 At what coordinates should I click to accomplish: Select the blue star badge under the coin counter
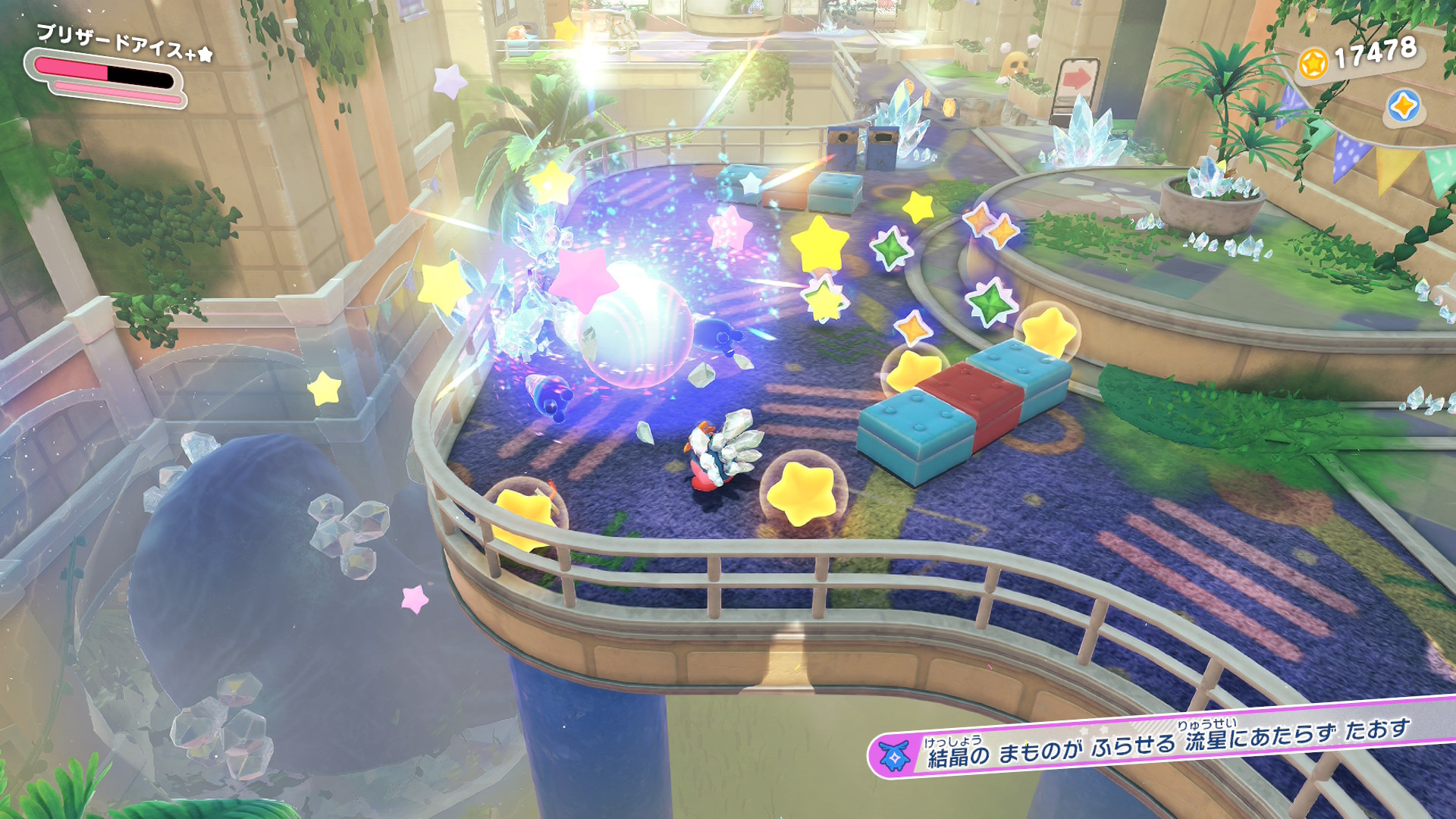pyautogui.click(x=1404, y=106)
